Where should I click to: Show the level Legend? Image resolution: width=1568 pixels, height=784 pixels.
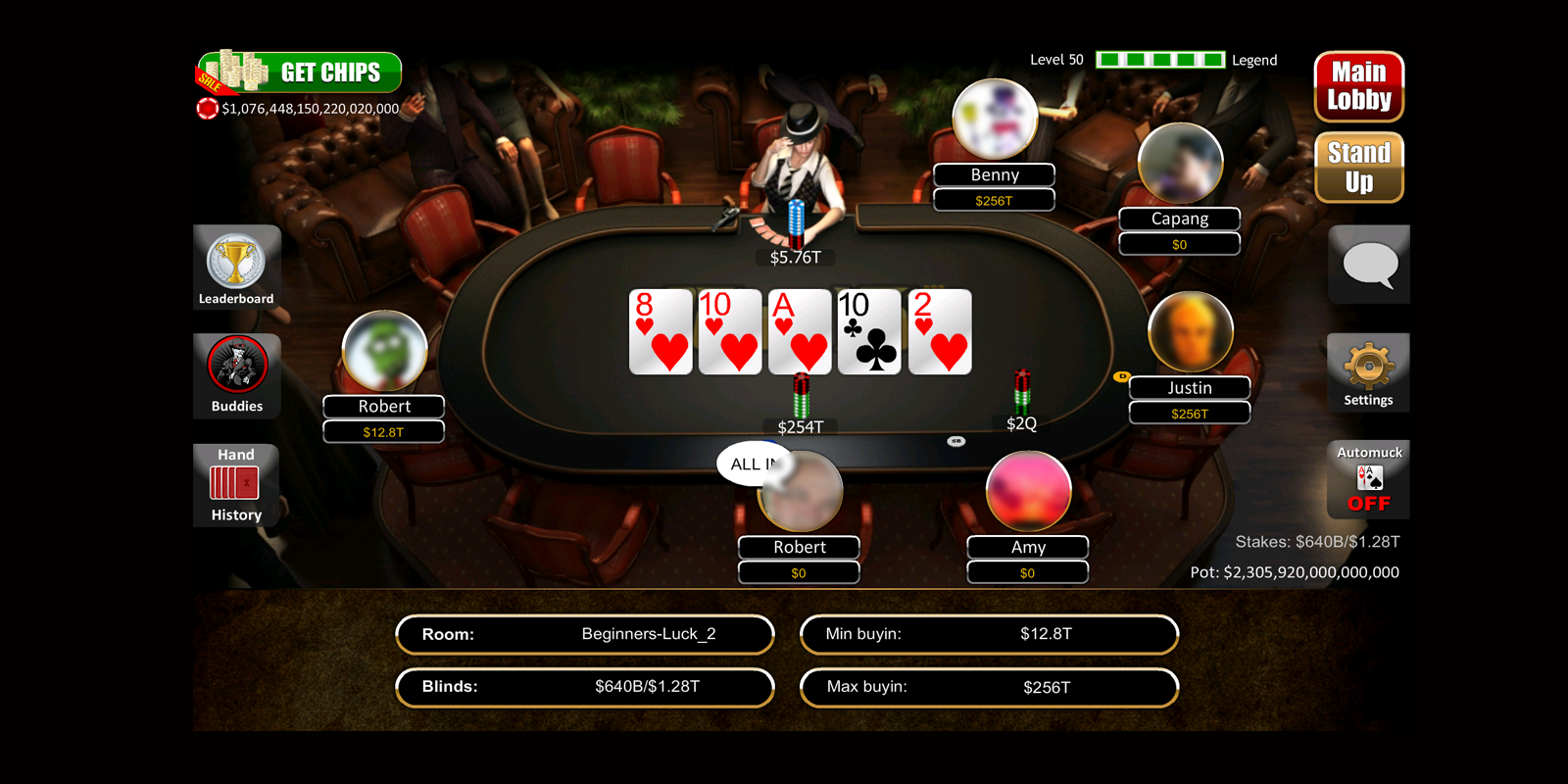[x=1254, y=60]
